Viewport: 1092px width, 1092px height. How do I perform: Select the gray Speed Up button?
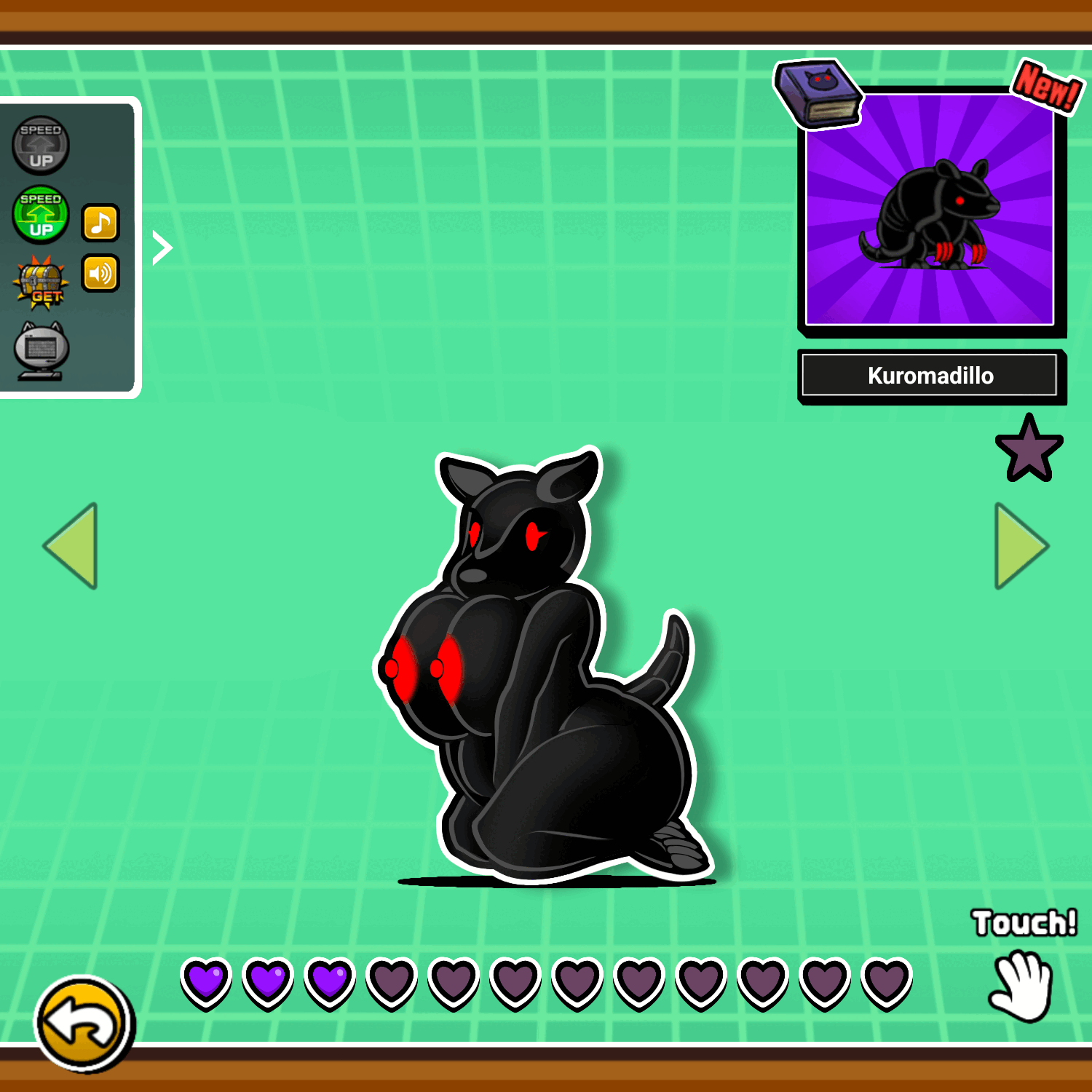point(41,146)
